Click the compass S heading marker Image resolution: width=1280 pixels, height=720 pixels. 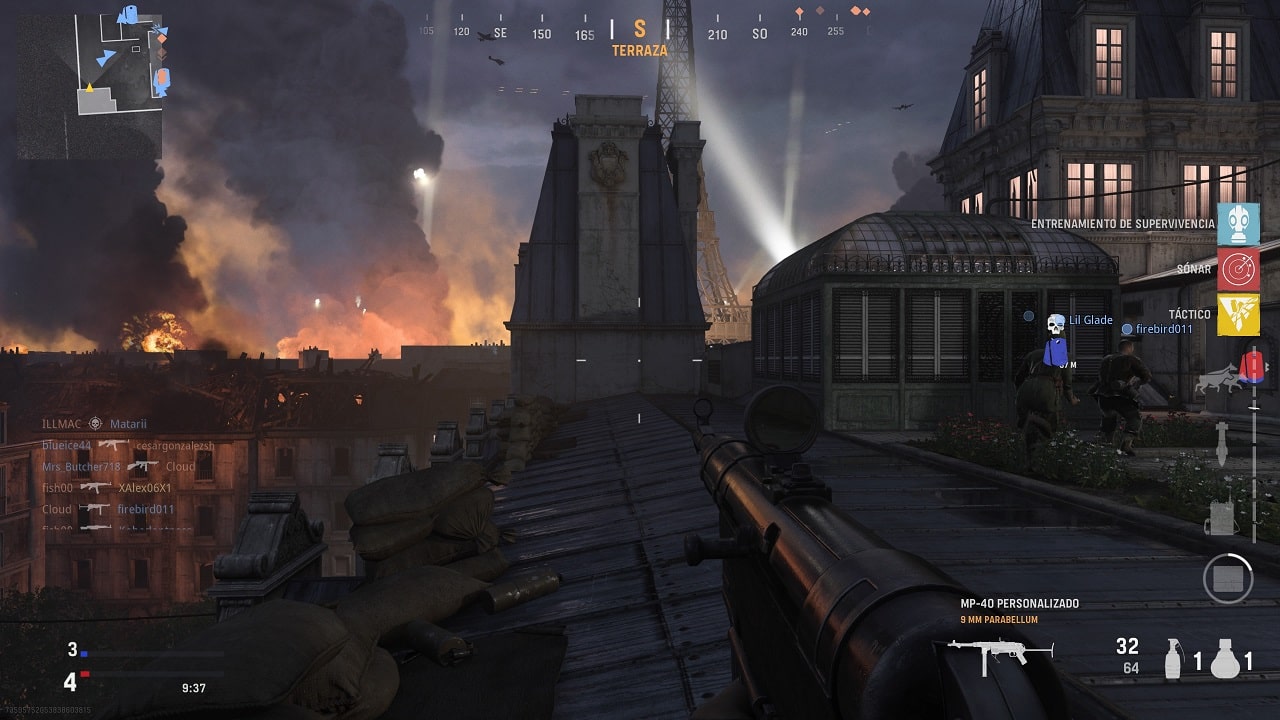[x=640, y=30]
